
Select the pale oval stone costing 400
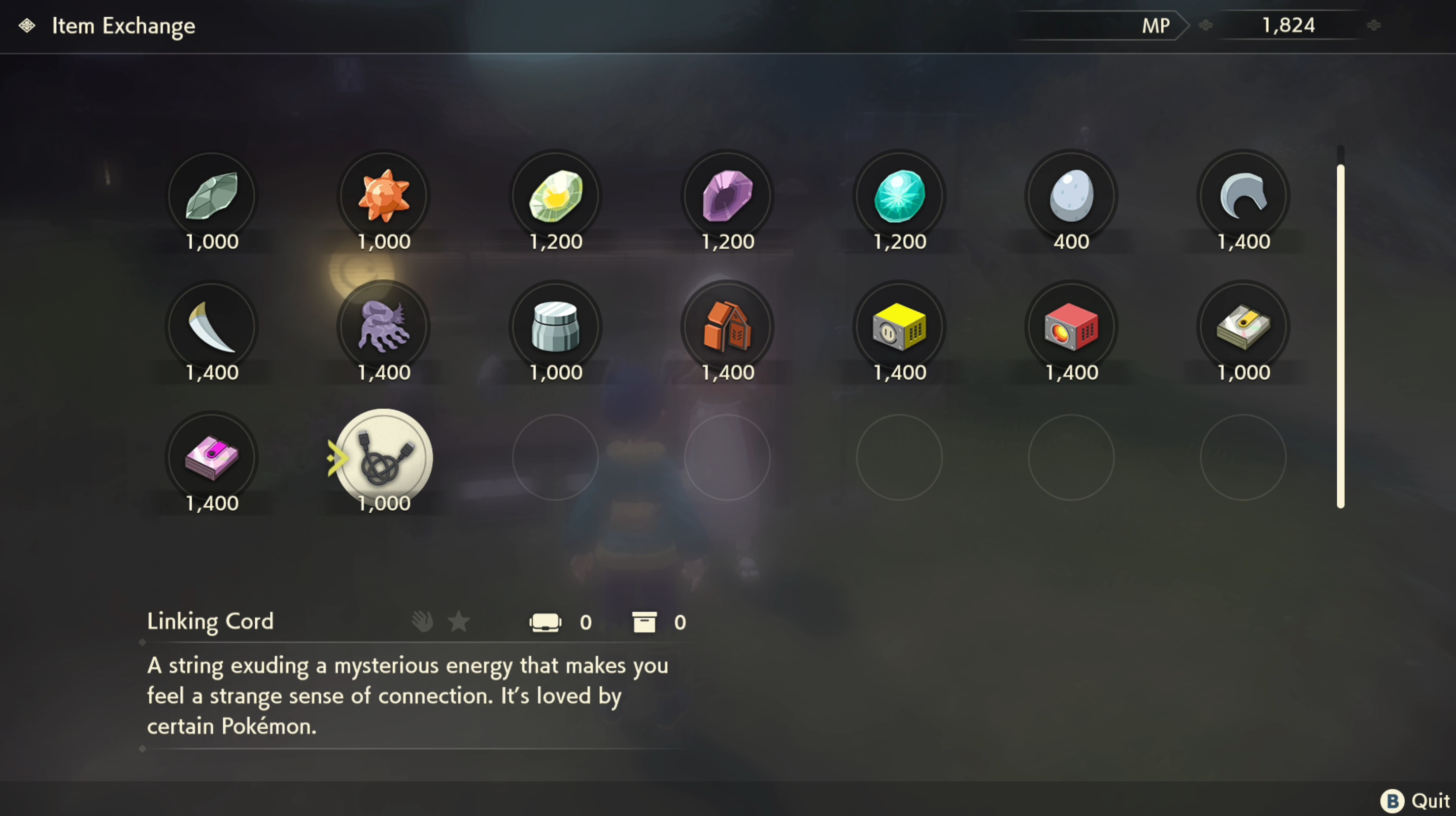[x=1071, y=196]
